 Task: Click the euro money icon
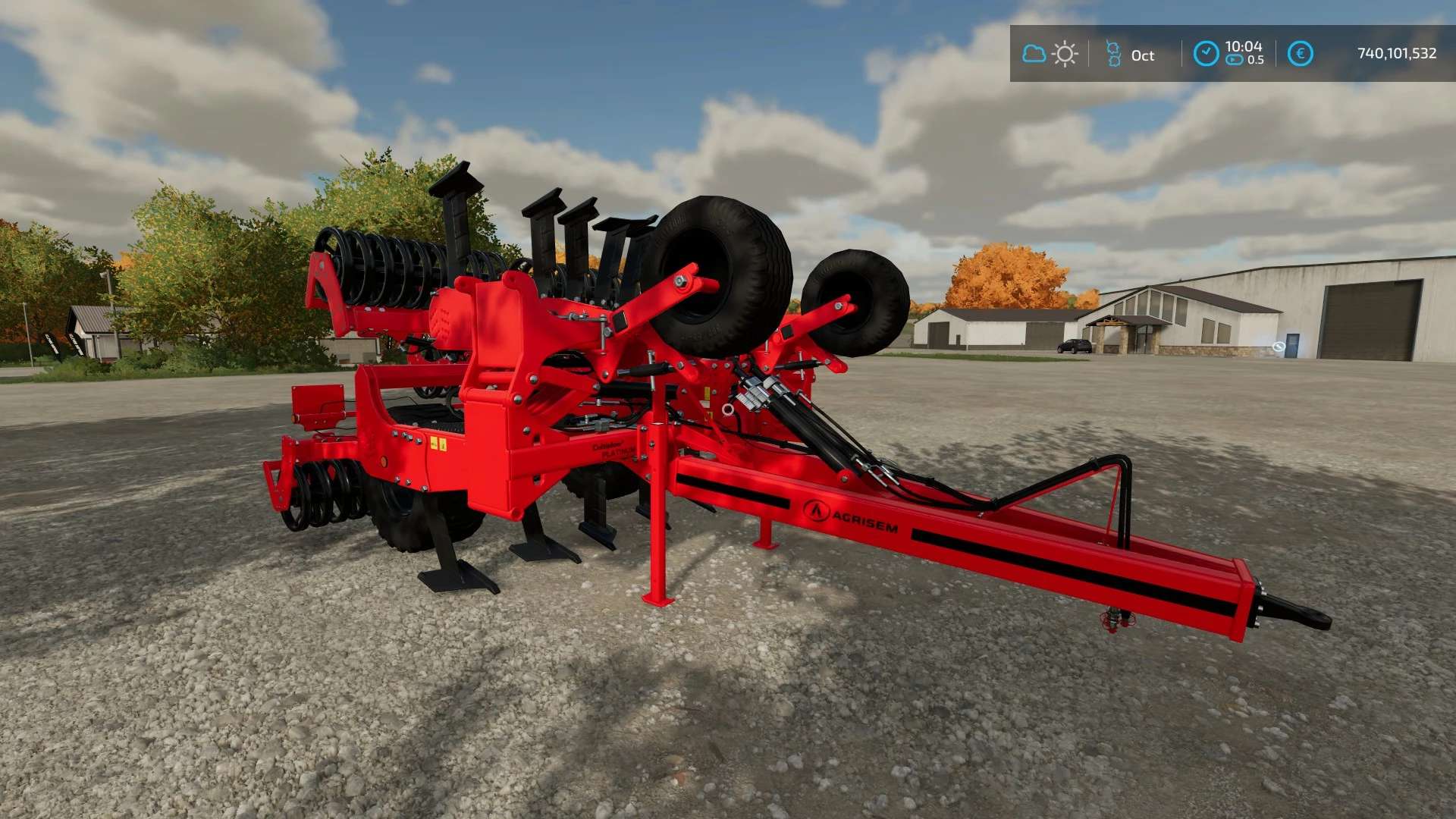click(1301, 54)
